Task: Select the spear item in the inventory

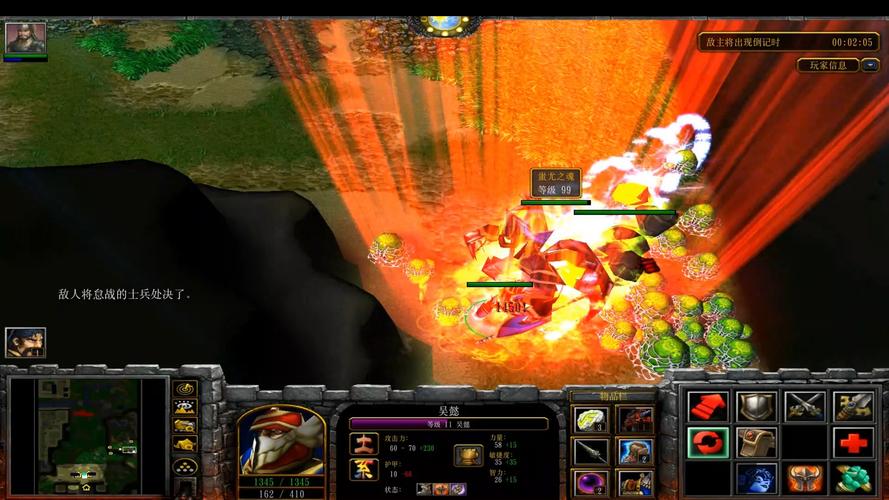Action: 590,451
